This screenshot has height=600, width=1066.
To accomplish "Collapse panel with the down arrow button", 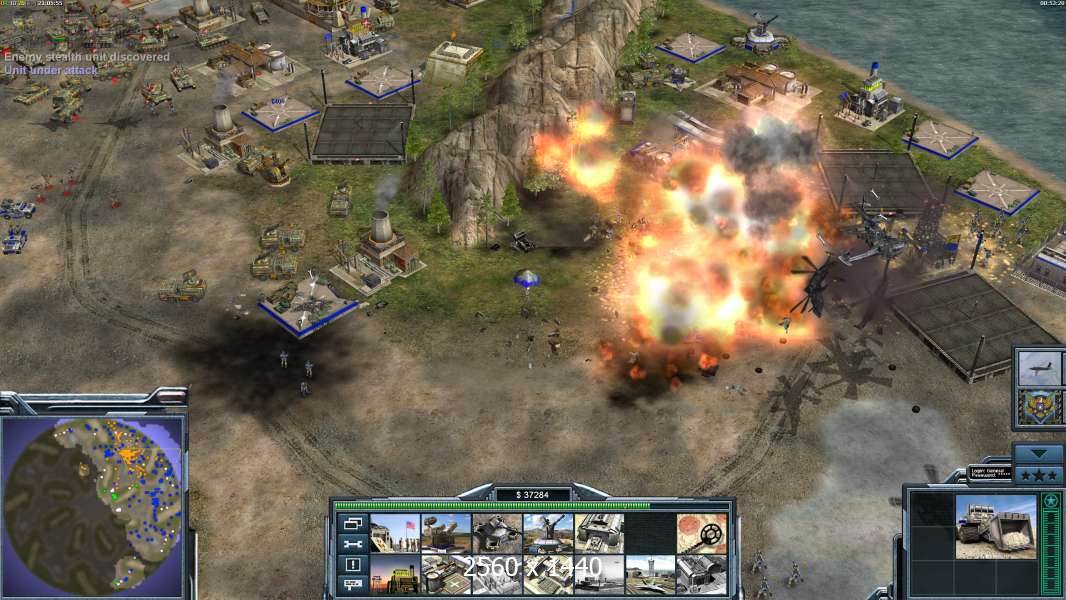I will point(1039,454).
